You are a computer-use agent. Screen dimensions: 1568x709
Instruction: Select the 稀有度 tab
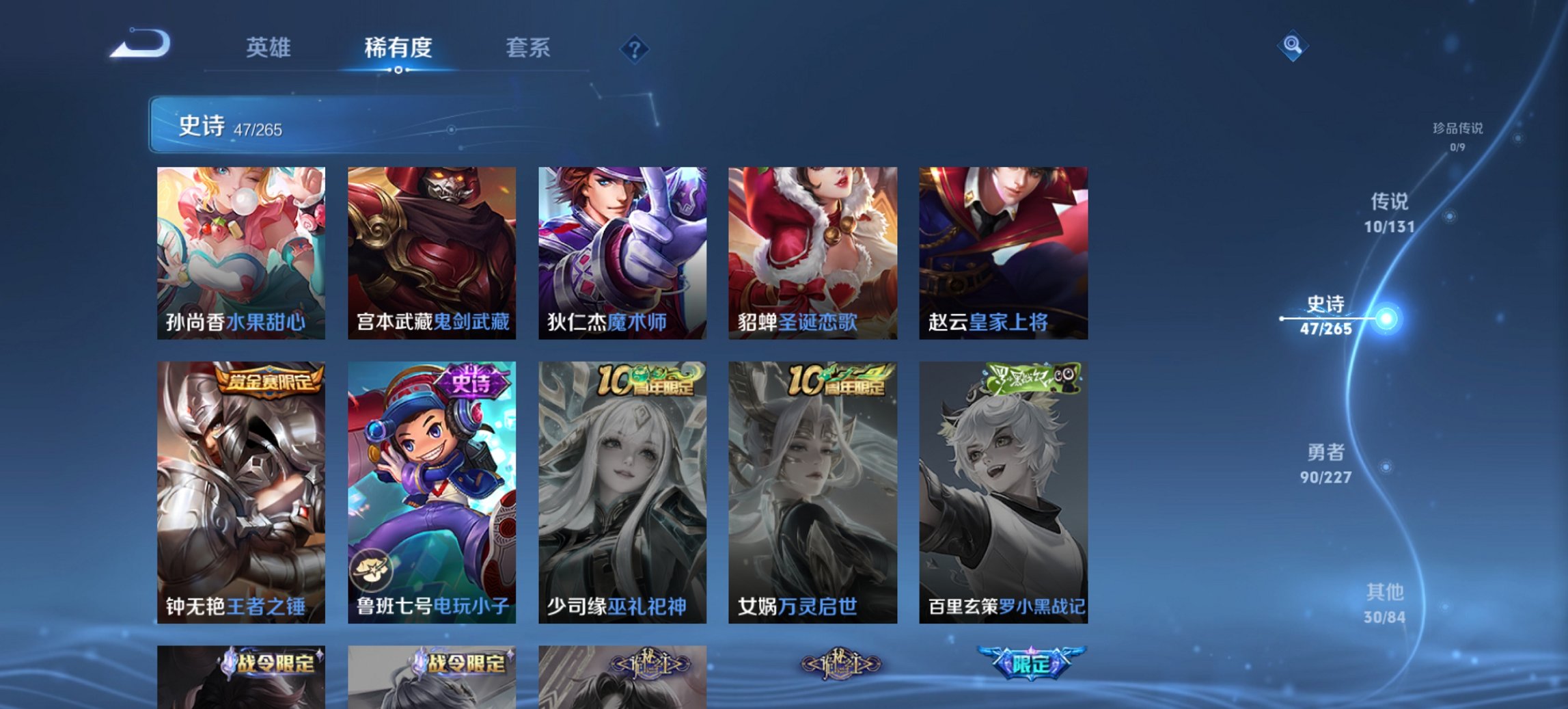(x=397, y=48)
